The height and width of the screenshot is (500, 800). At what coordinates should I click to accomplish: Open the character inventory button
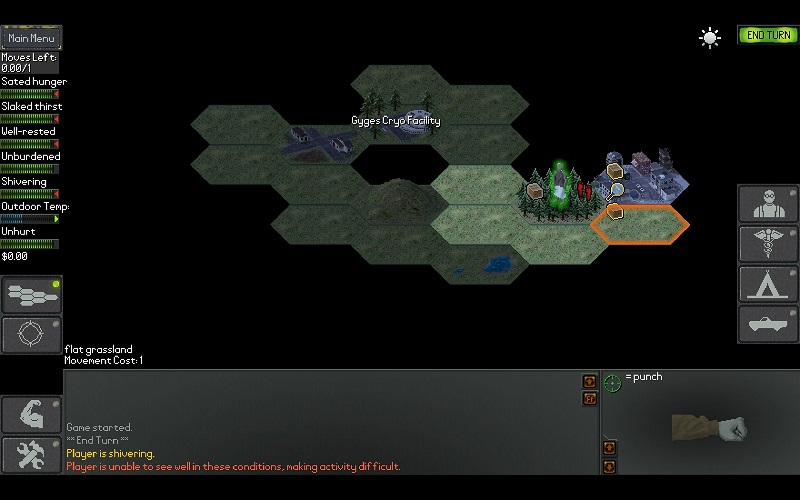pyautogui.click(x=767, y=204)
